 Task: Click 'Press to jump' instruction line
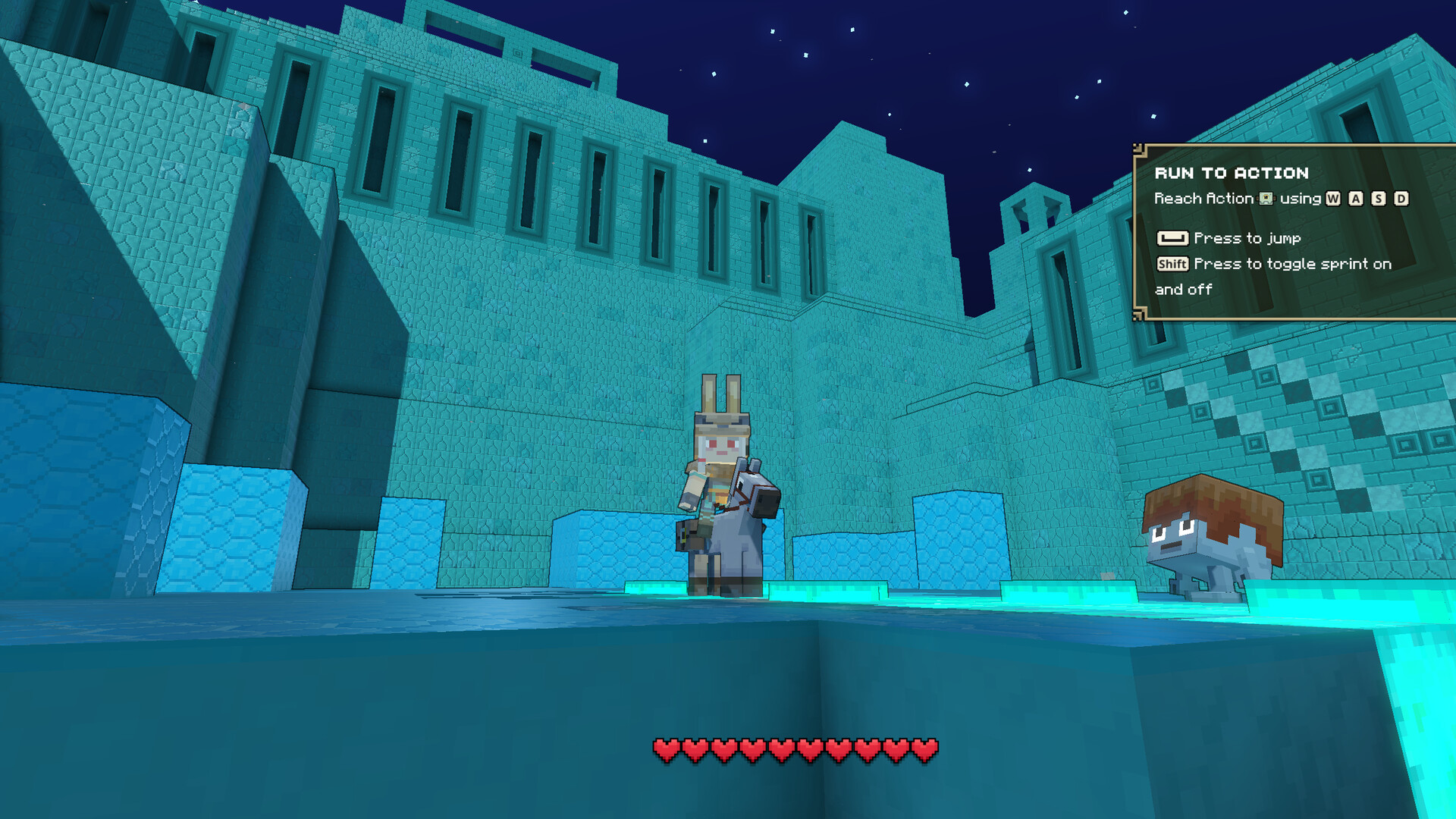coord(1247,238)
